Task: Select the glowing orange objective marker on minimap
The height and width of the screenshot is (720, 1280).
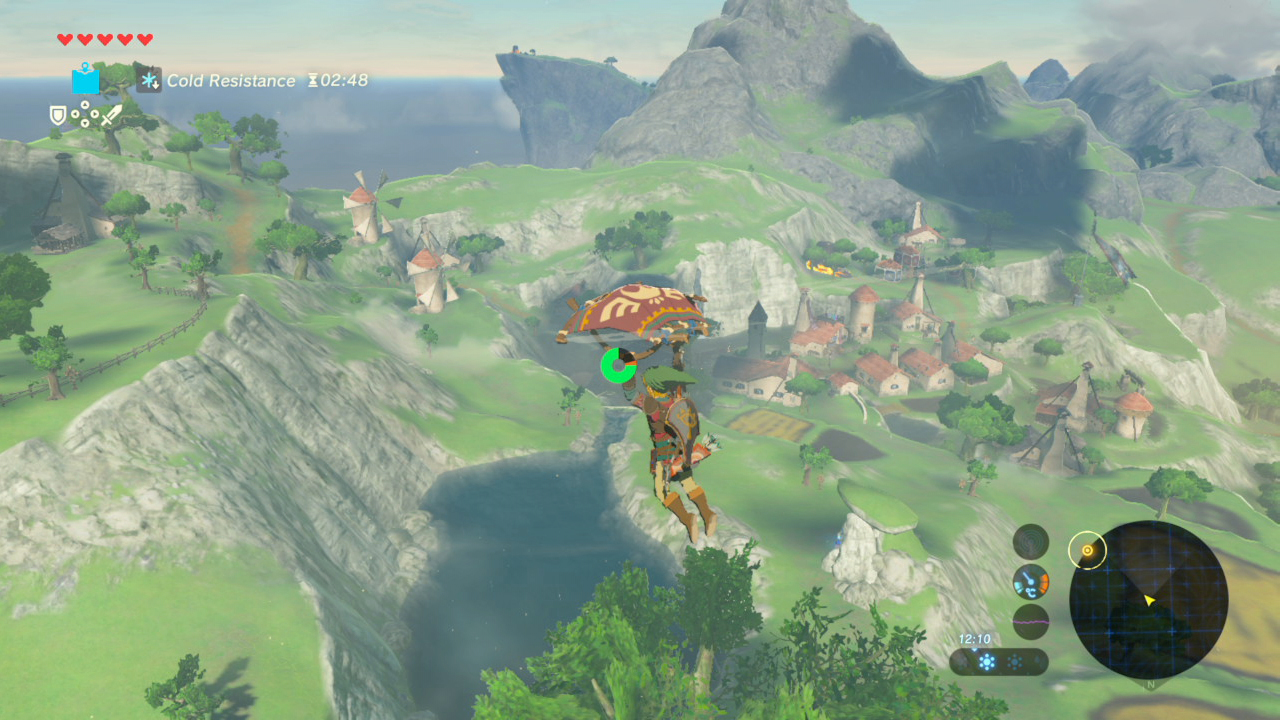Action: pos(1087,550)
